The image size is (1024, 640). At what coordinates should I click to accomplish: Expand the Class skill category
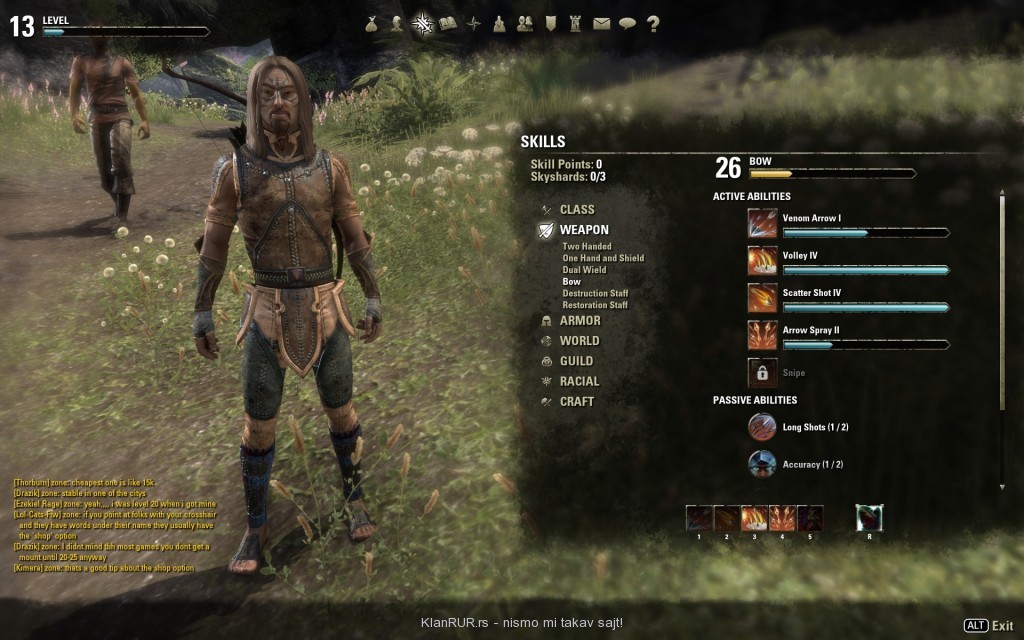click(x=577, y=209)
